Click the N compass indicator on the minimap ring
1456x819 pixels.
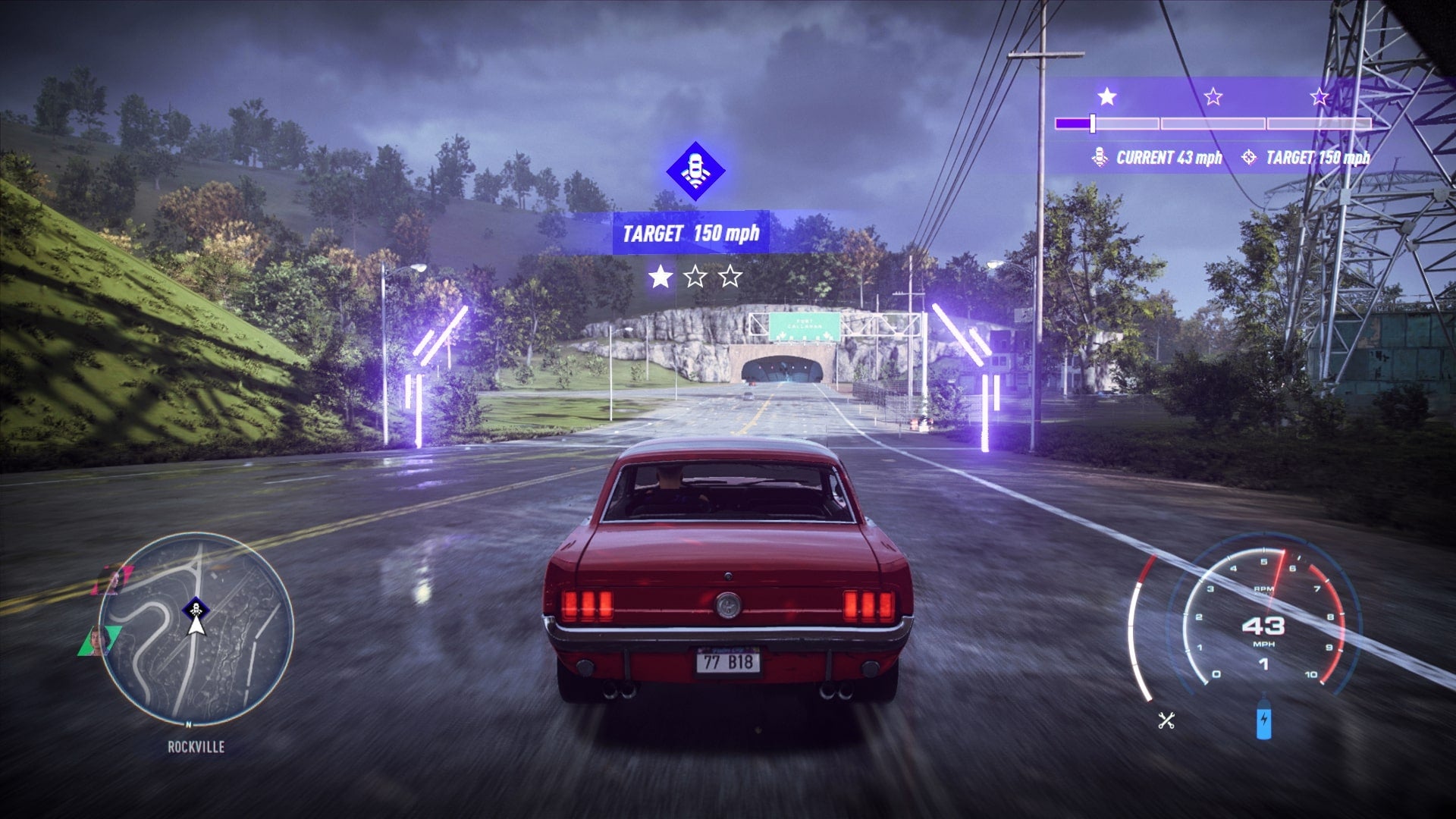[189, 724]
